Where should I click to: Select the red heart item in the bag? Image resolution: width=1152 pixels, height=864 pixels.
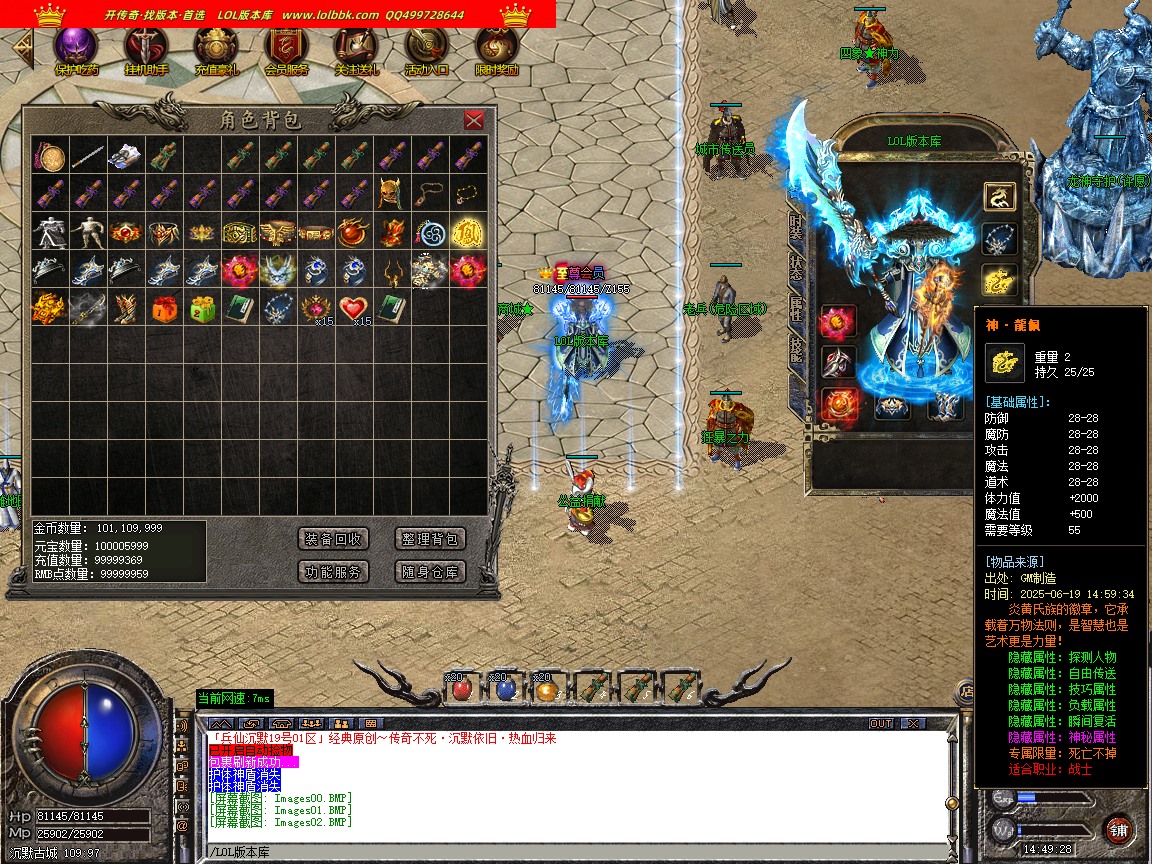pyautogui.click(x=353, y=308)
